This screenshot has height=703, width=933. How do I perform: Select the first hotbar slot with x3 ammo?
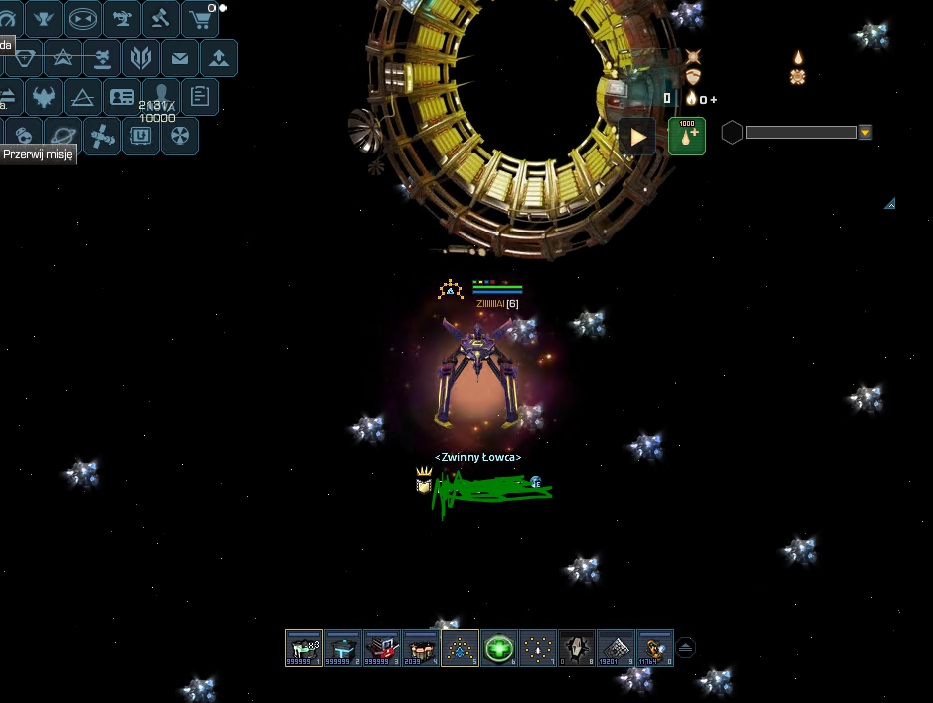[x=304, y=648]
